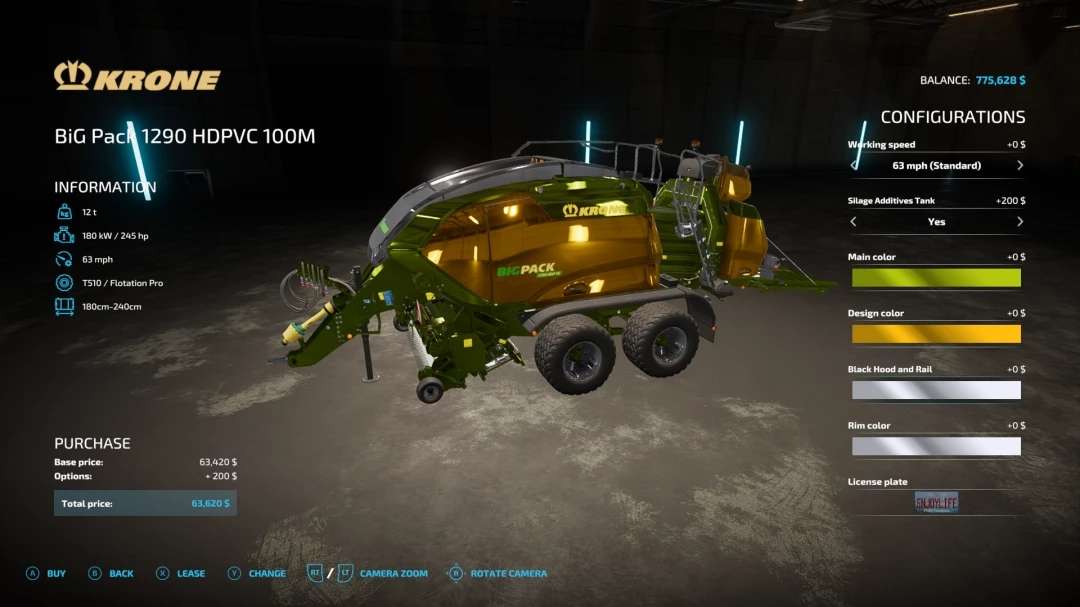Open the Design color orange swatch
The width and height of the screenshot is (1080, 607).
click(x=935, y=334)
